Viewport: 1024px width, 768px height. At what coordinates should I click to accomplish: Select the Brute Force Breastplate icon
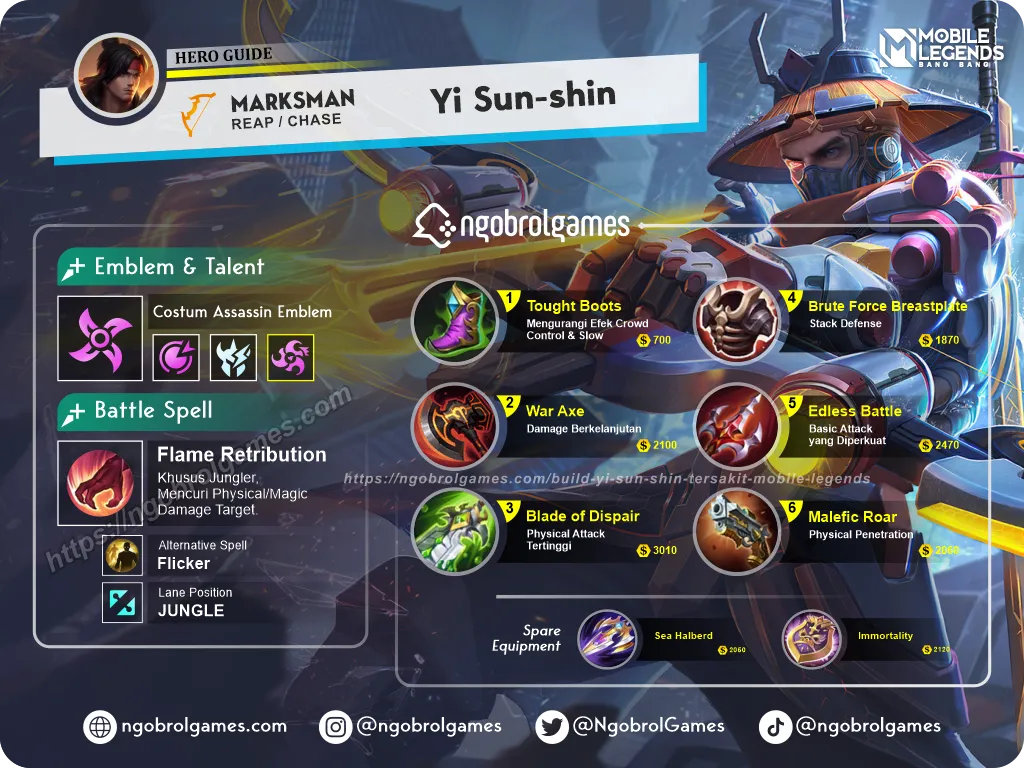[x=737, y=322]
